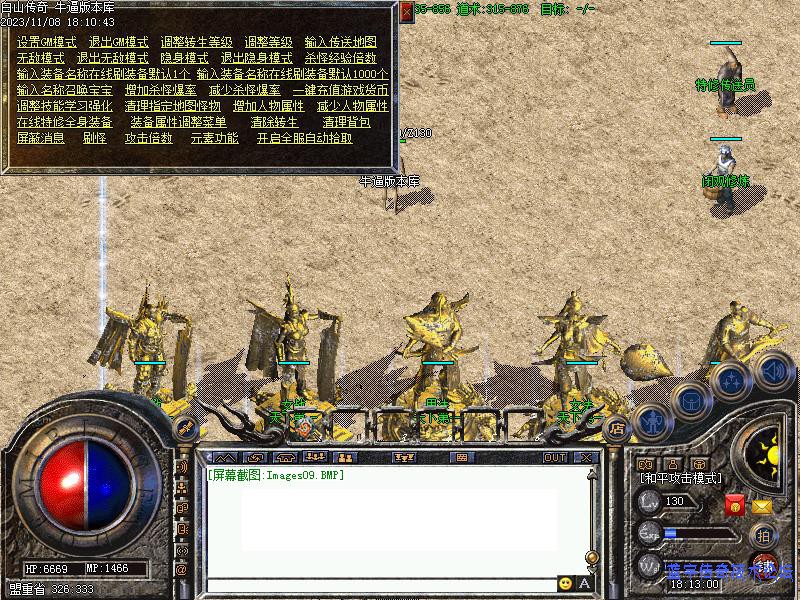Enable 隐身模式 option

pyautogui.click(x=184, y=58)
